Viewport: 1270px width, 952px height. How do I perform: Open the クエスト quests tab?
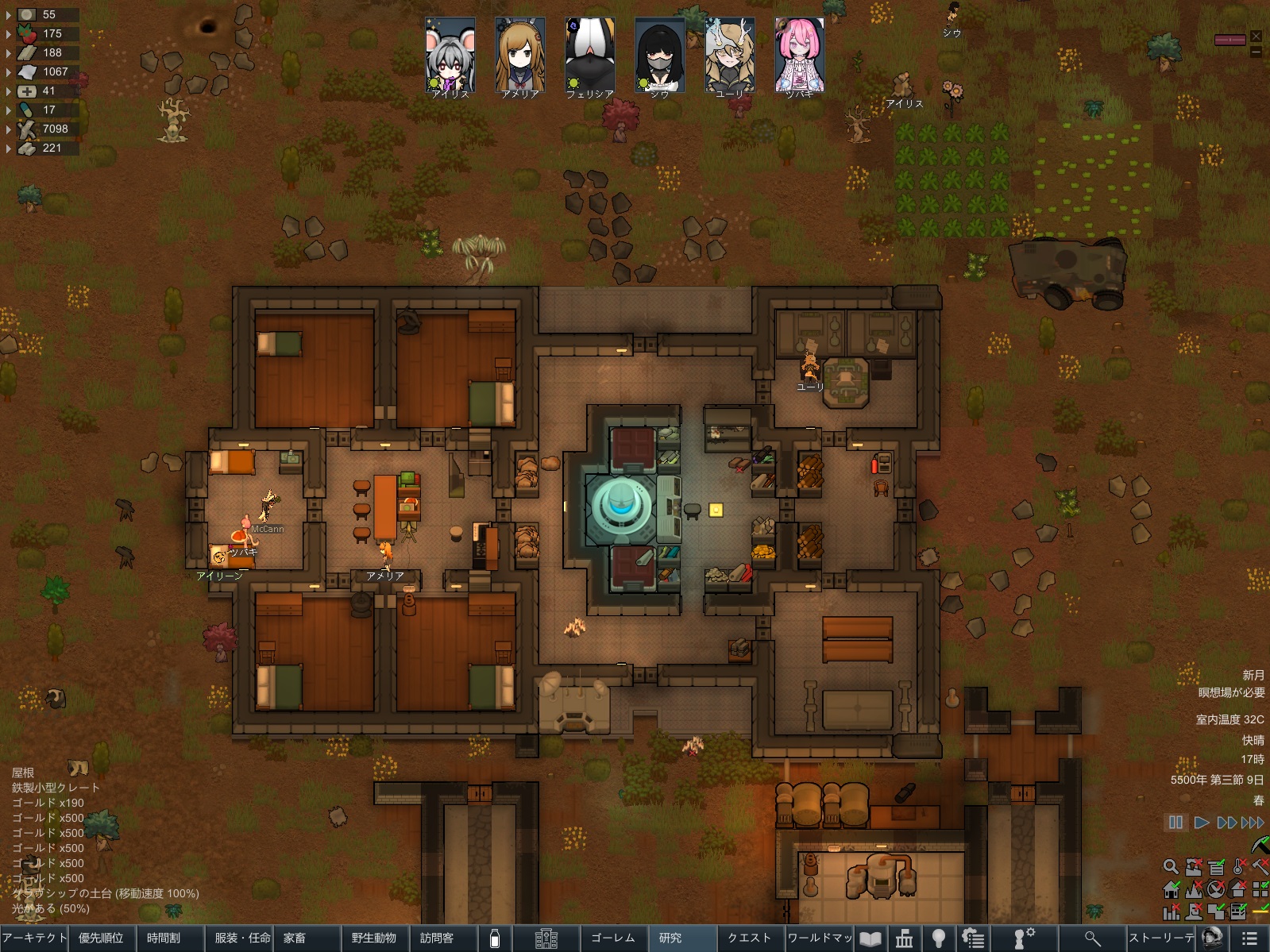click(x=750, y=938)
